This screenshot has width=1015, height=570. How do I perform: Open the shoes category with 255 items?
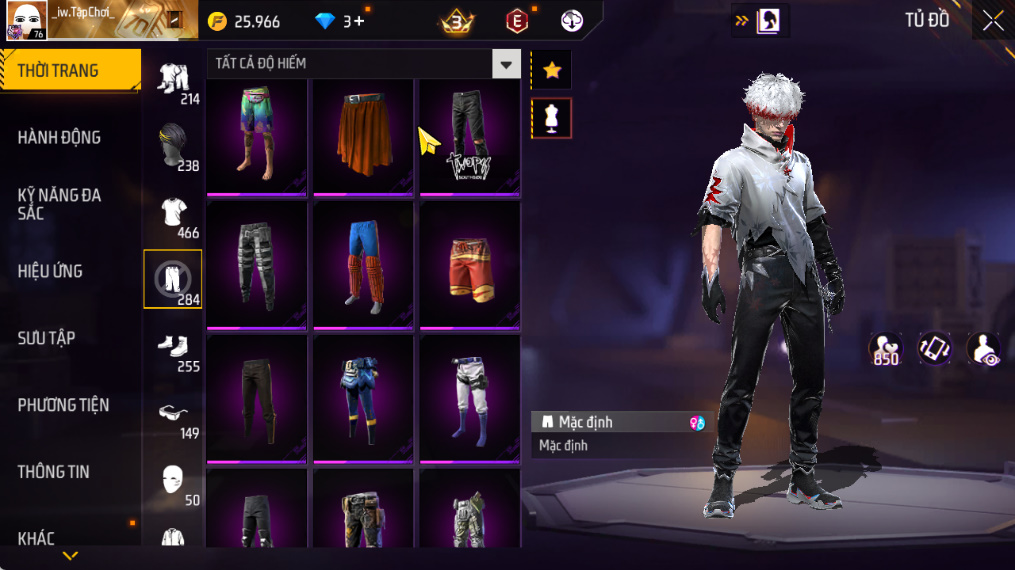(x=173, y=346)
